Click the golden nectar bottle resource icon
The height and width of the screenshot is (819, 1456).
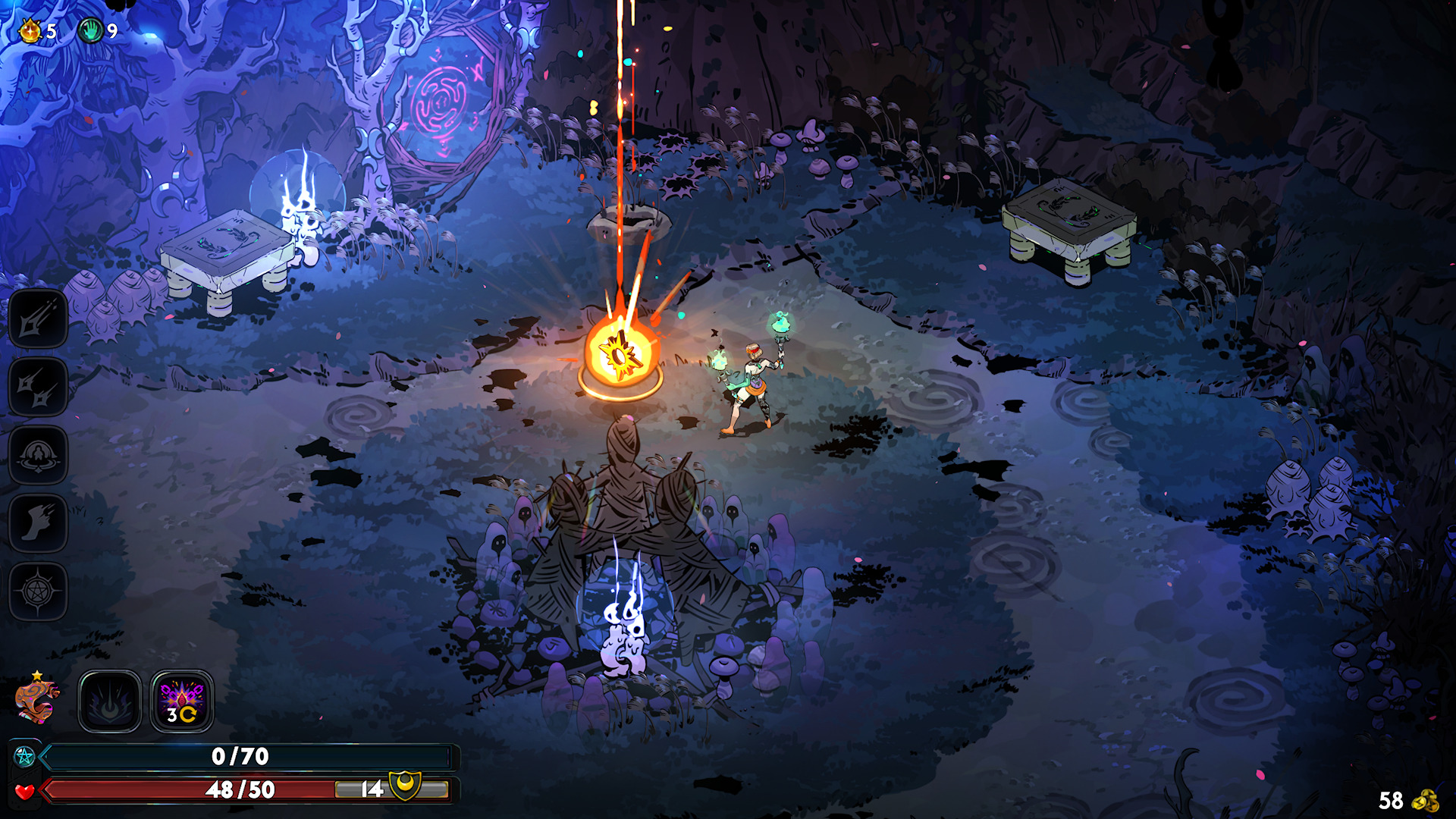point(30,31)
